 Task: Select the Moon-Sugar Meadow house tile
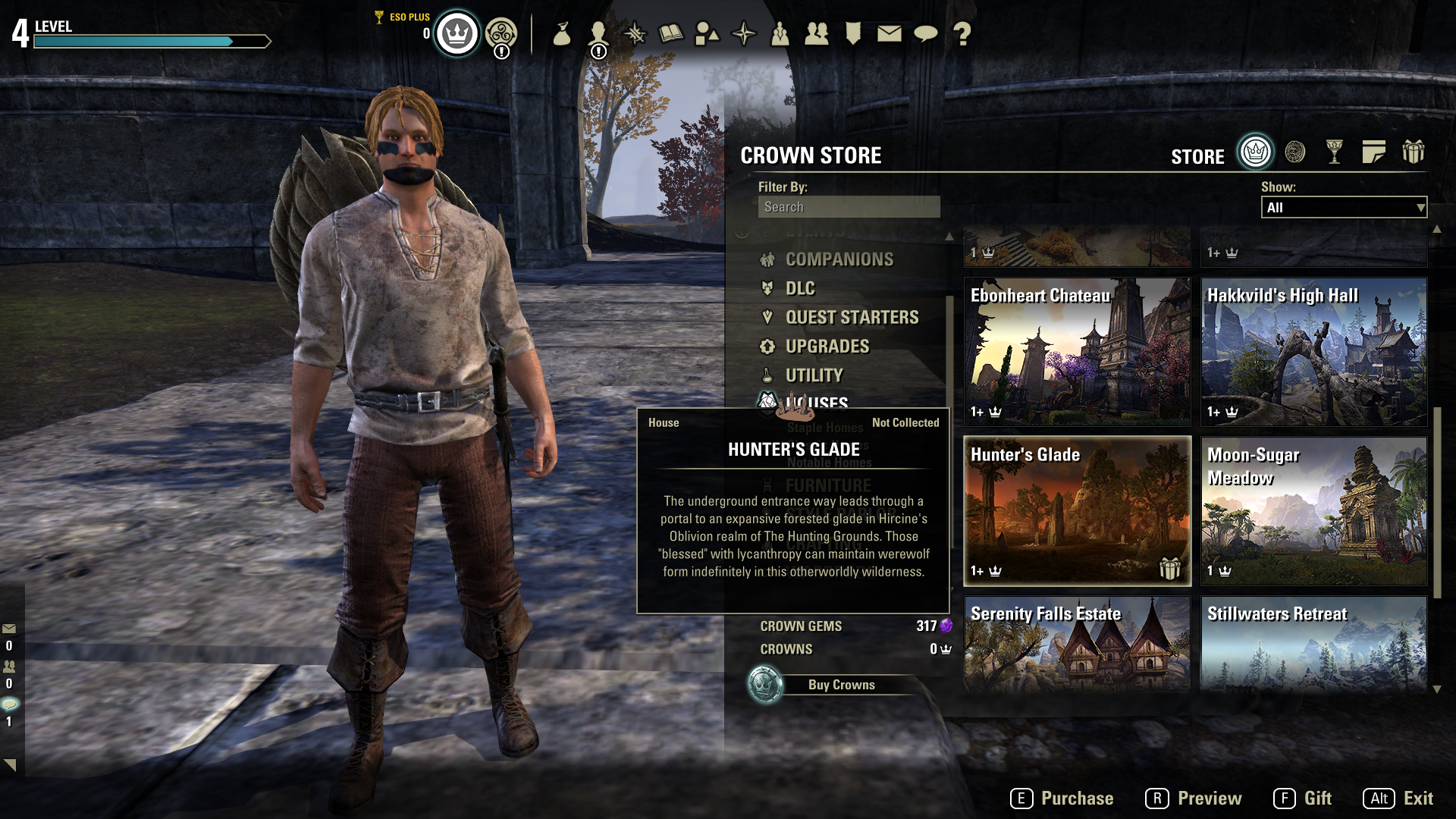[x=1313, y=510]
